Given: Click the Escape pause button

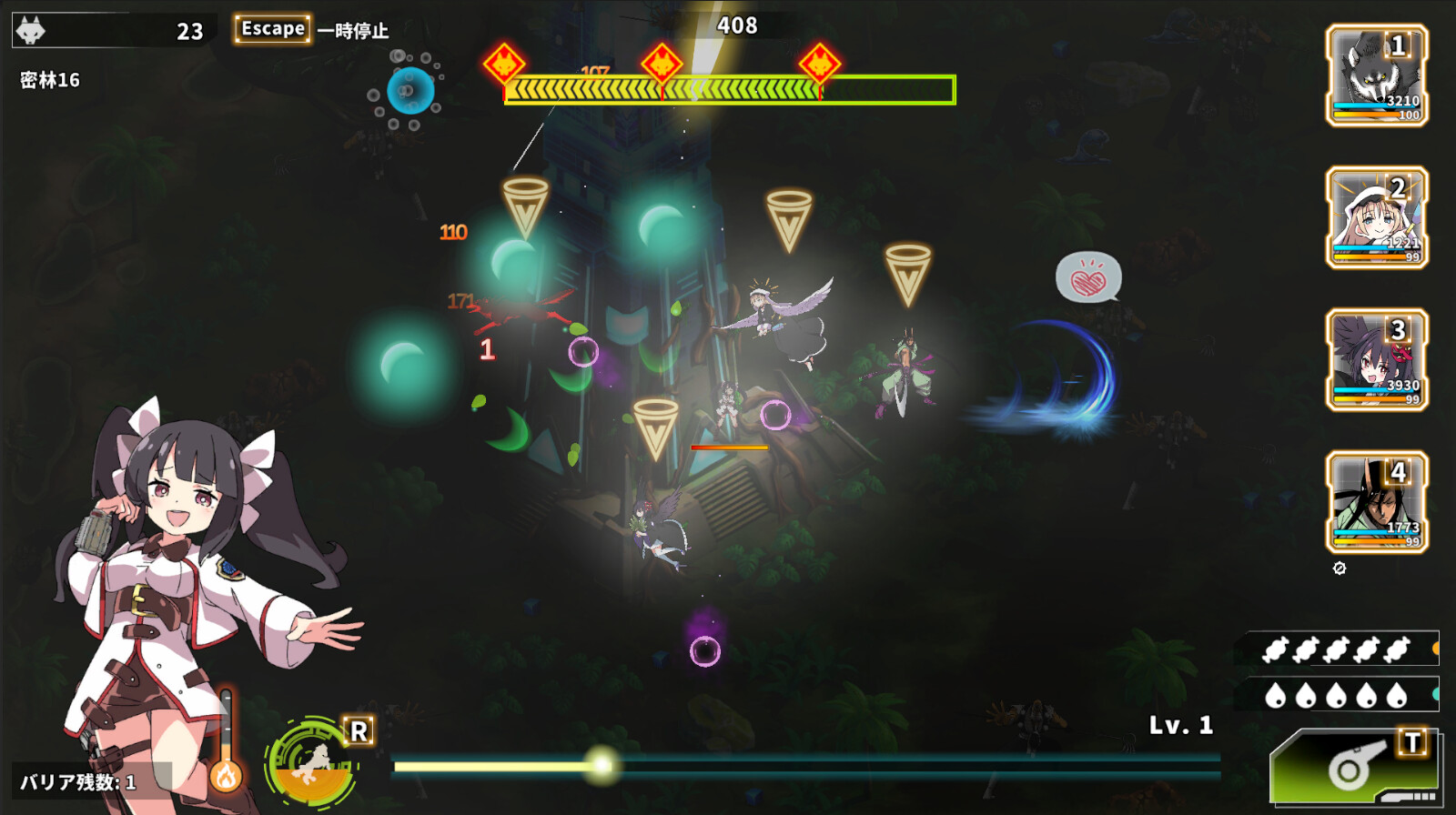Looking at the screenshot, I should (x=272, y=29).
